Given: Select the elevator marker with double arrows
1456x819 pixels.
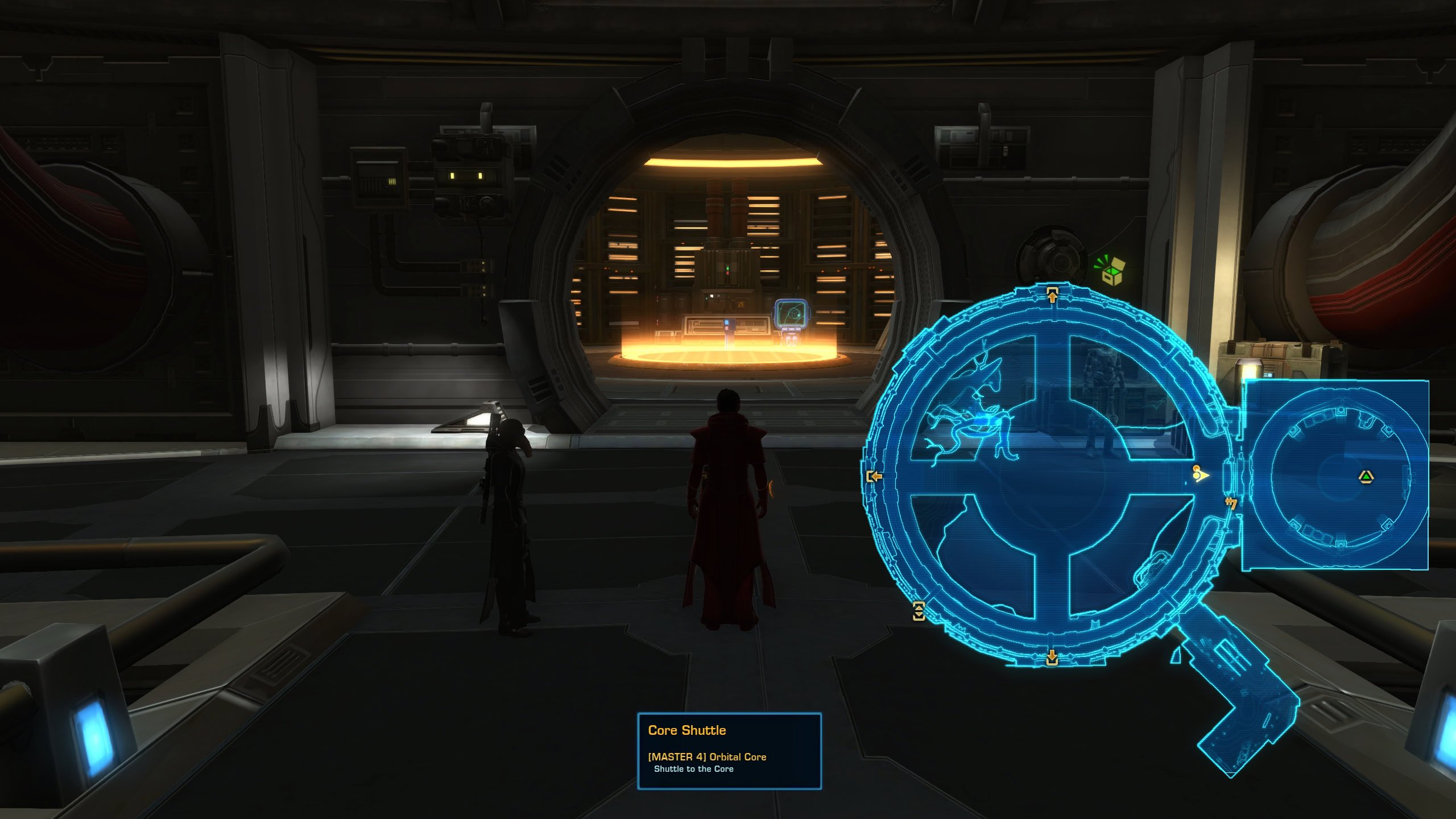Looking at the screenshot, I should tap(919, 611).
